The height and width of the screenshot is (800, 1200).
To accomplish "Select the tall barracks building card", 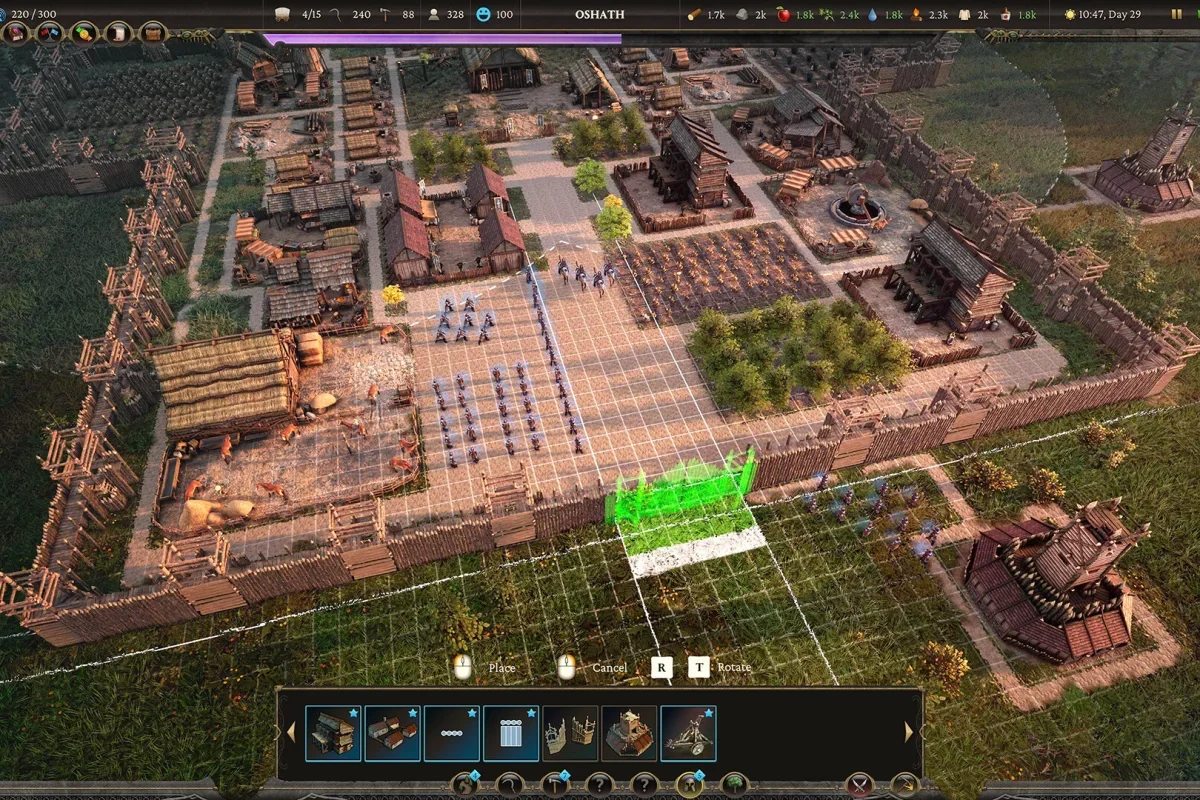I will pos(333,733).
